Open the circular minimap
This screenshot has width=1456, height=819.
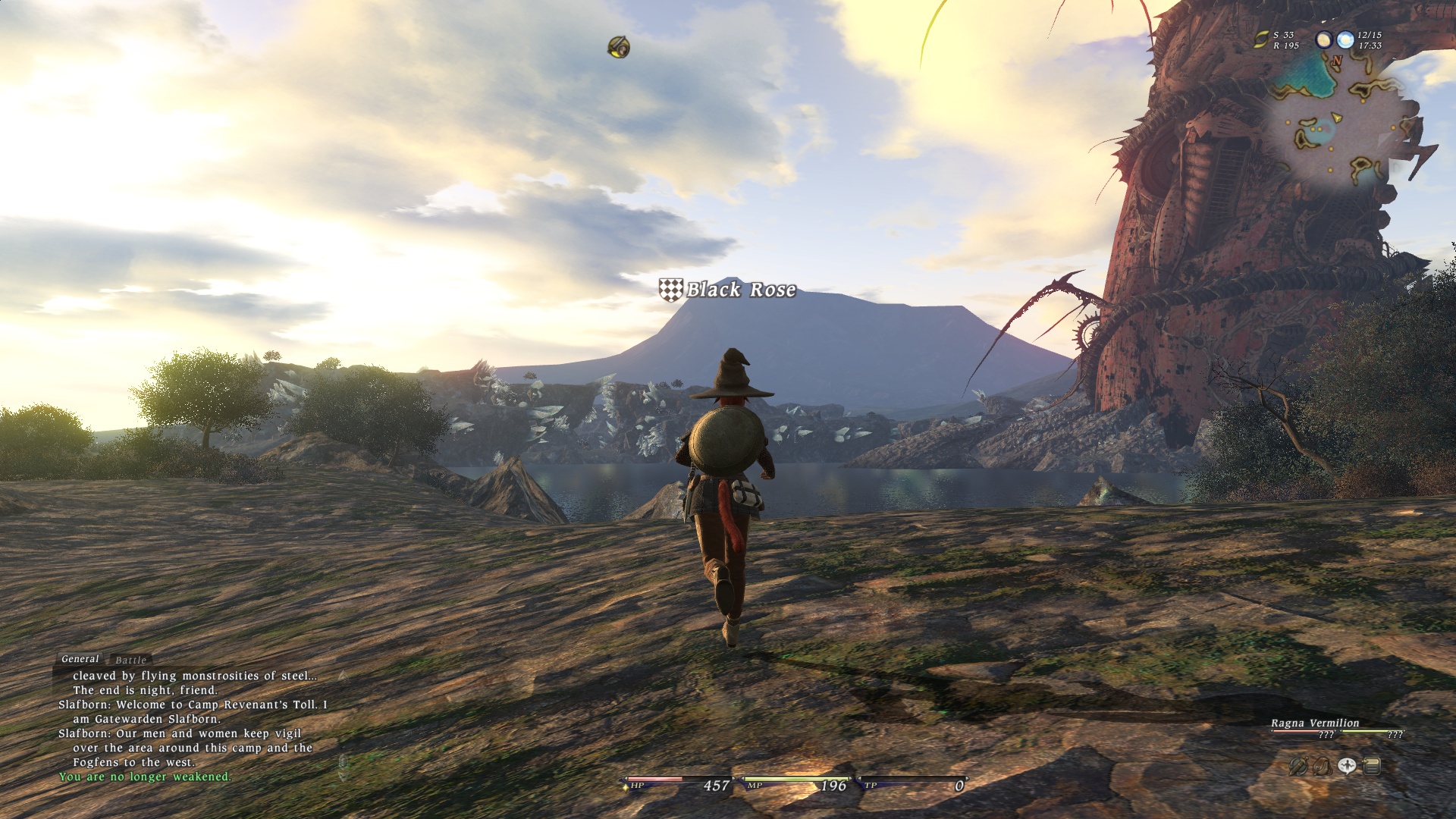[1341, 121]
